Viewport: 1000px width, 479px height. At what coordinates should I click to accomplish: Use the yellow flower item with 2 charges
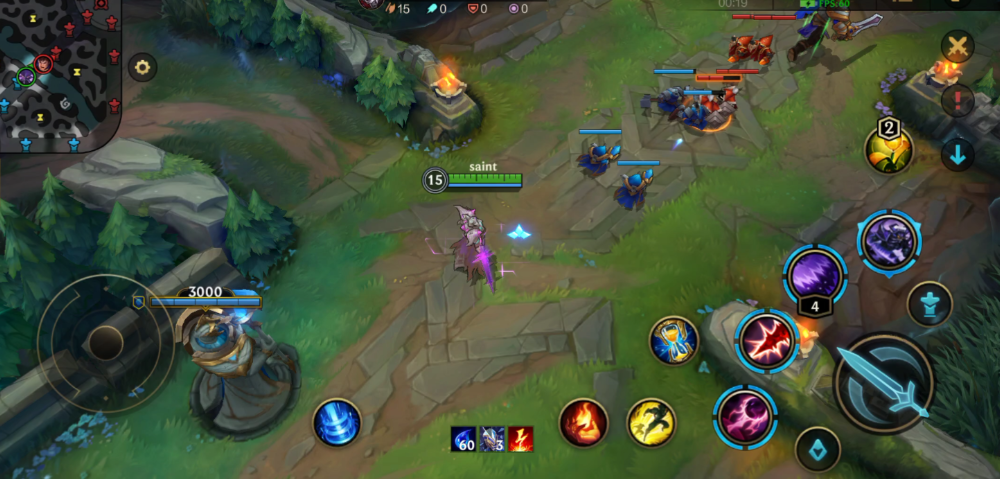pyautogui.click(x=888, y=151)
